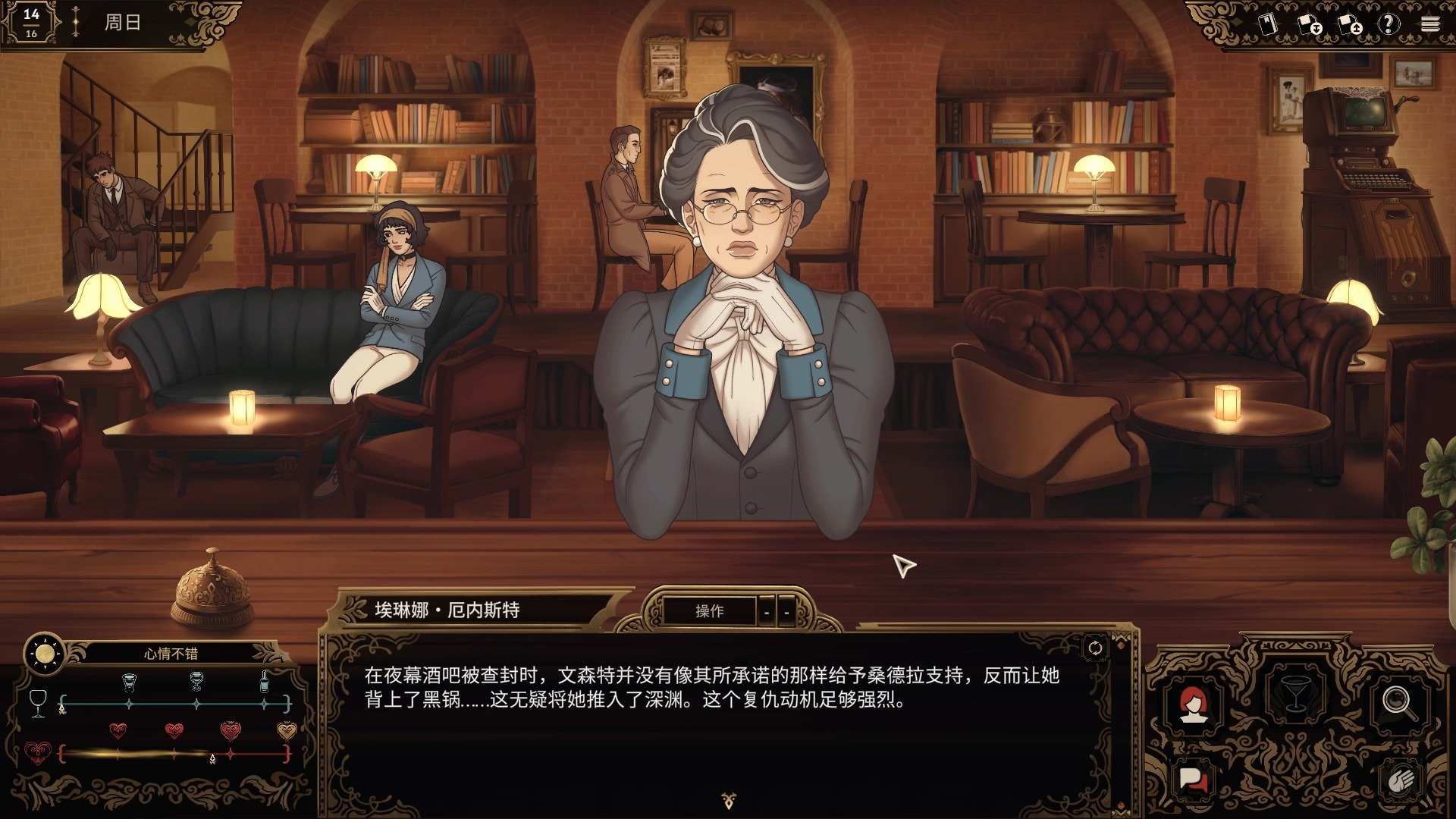Image resolution: width=1456 pixels, height=819 pixels.
Task: Open the journal notebook icon
Action: click(1268, 24)
